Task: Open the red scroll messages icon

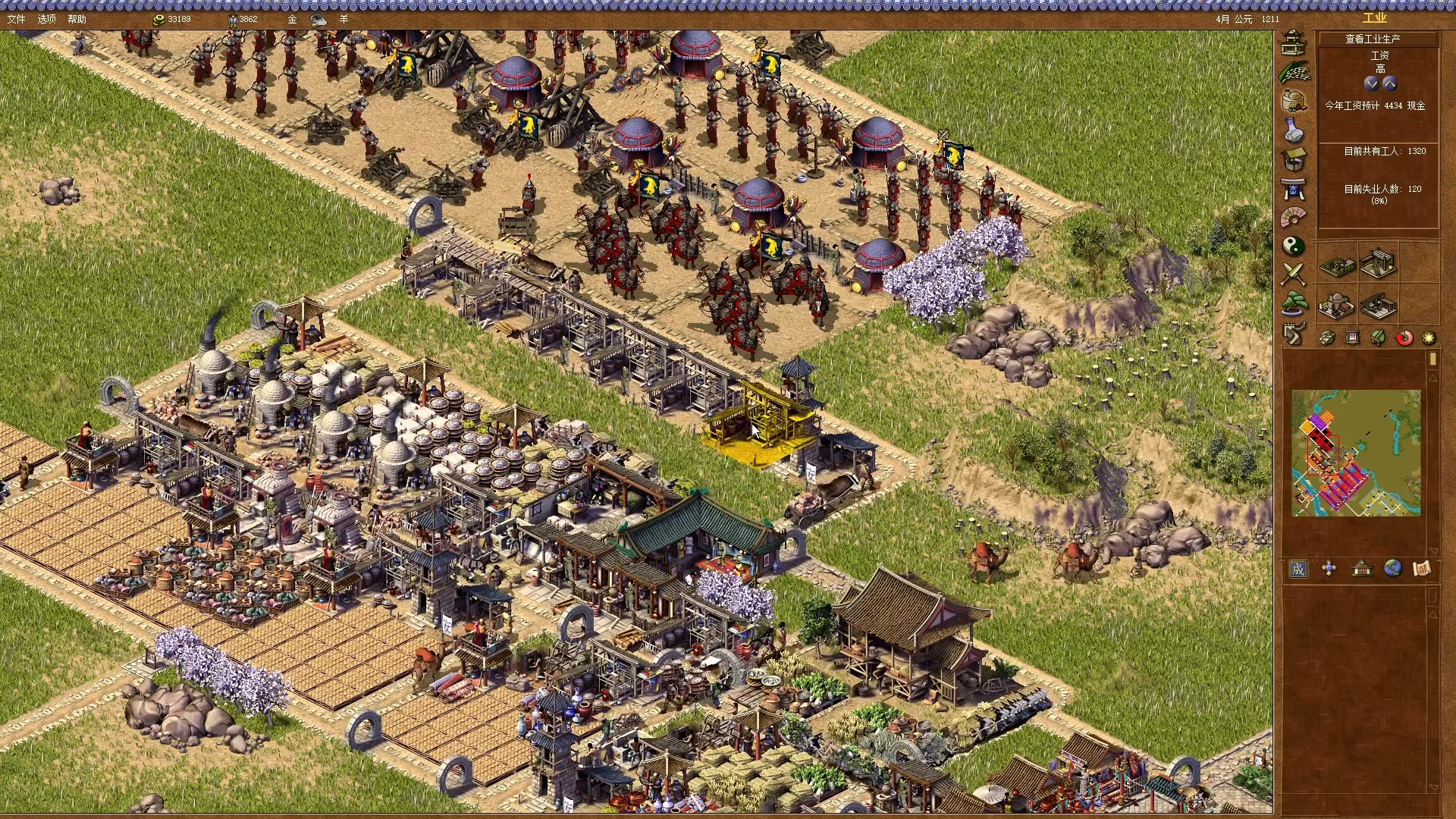Action: pyautogui.click(x=1422, y=569)
